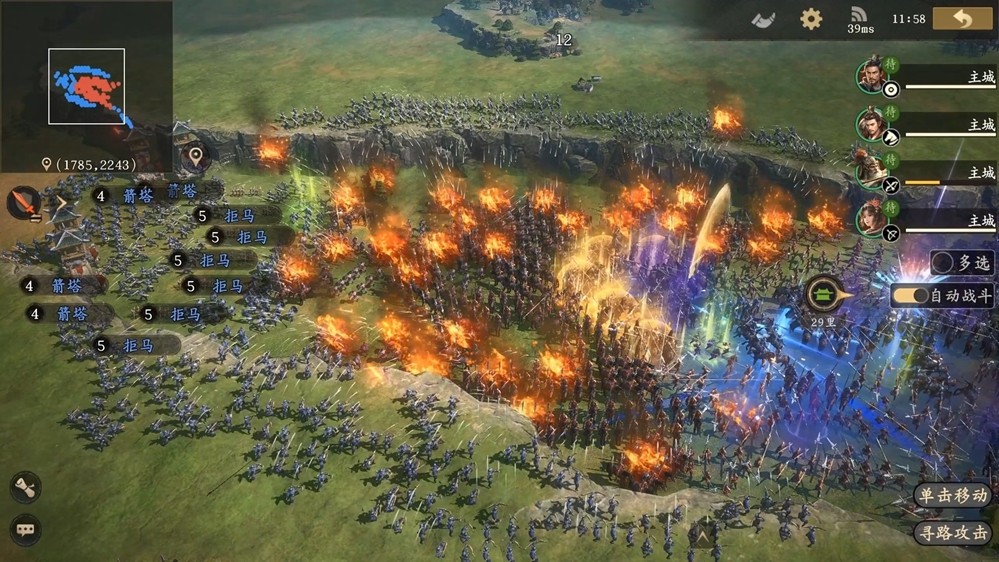999x562 pixels.
Task: Open the scroll report icon
Action: click(x=26, y=487)
